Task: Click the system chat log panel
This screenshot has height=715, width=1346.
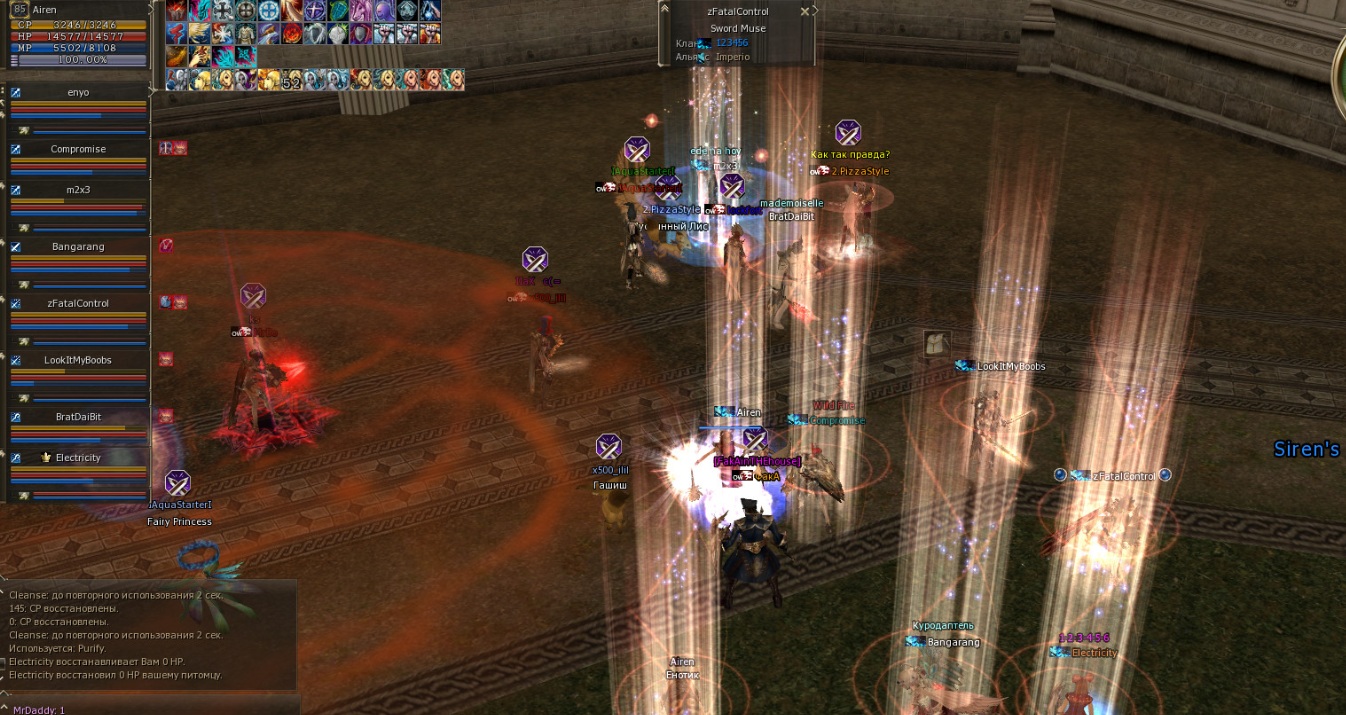Action: (150, 634)
